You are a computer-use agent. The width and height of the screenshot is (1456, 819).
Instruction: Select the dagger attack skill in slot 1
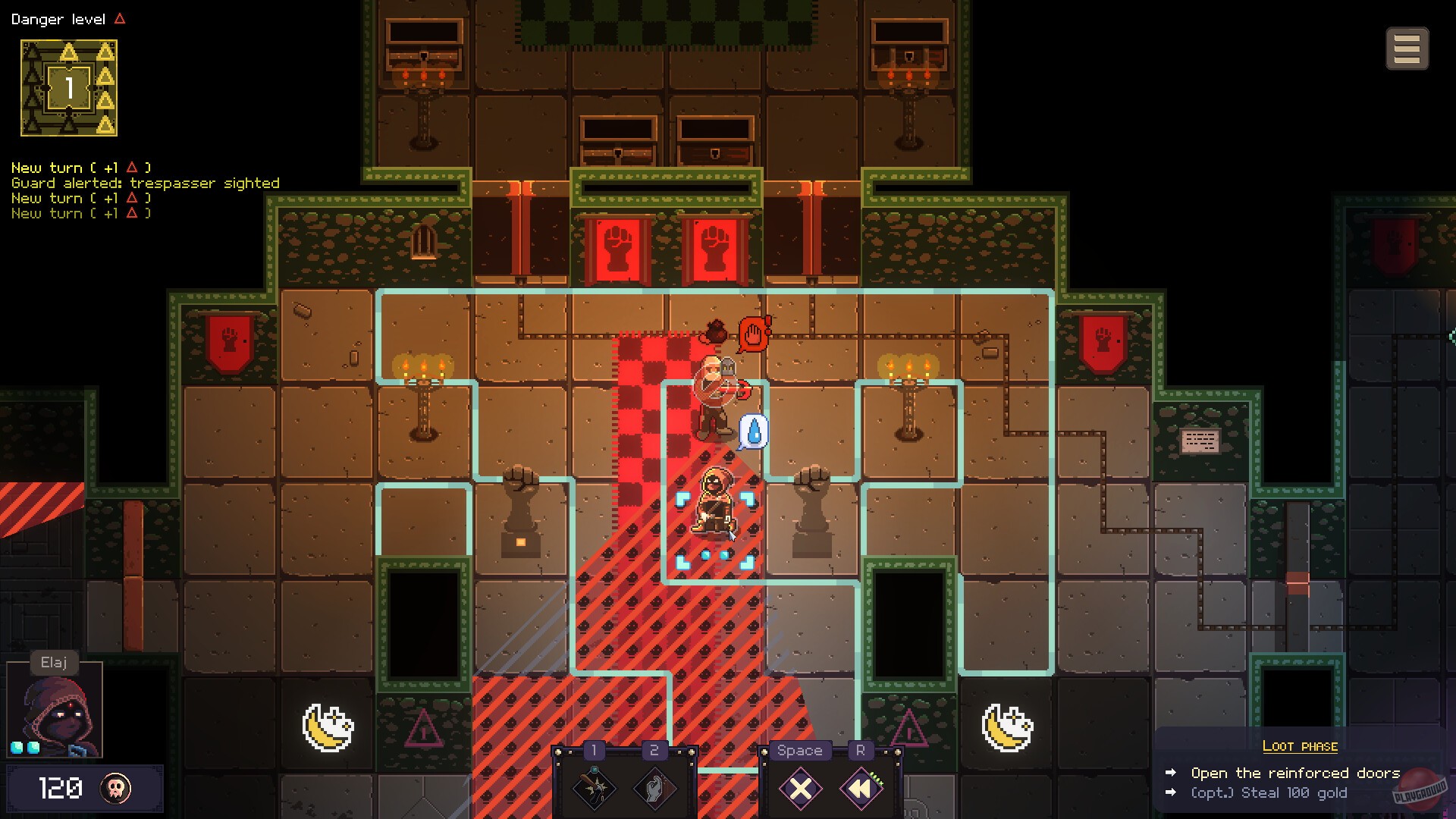click(x=594, y=789)
